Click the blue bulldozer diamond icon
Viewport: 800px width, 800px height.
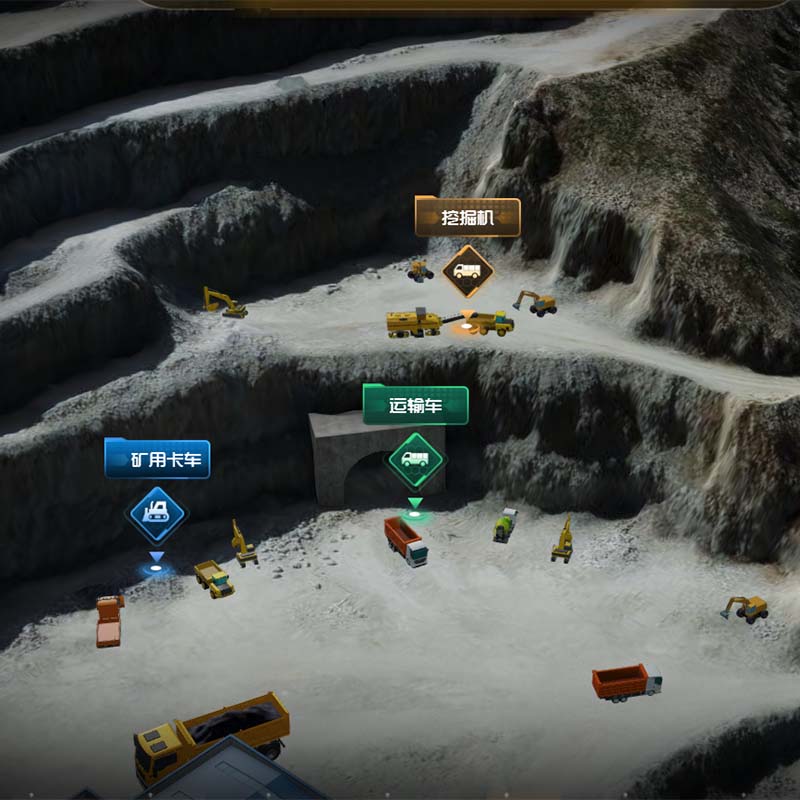click(x=157, y=514)
